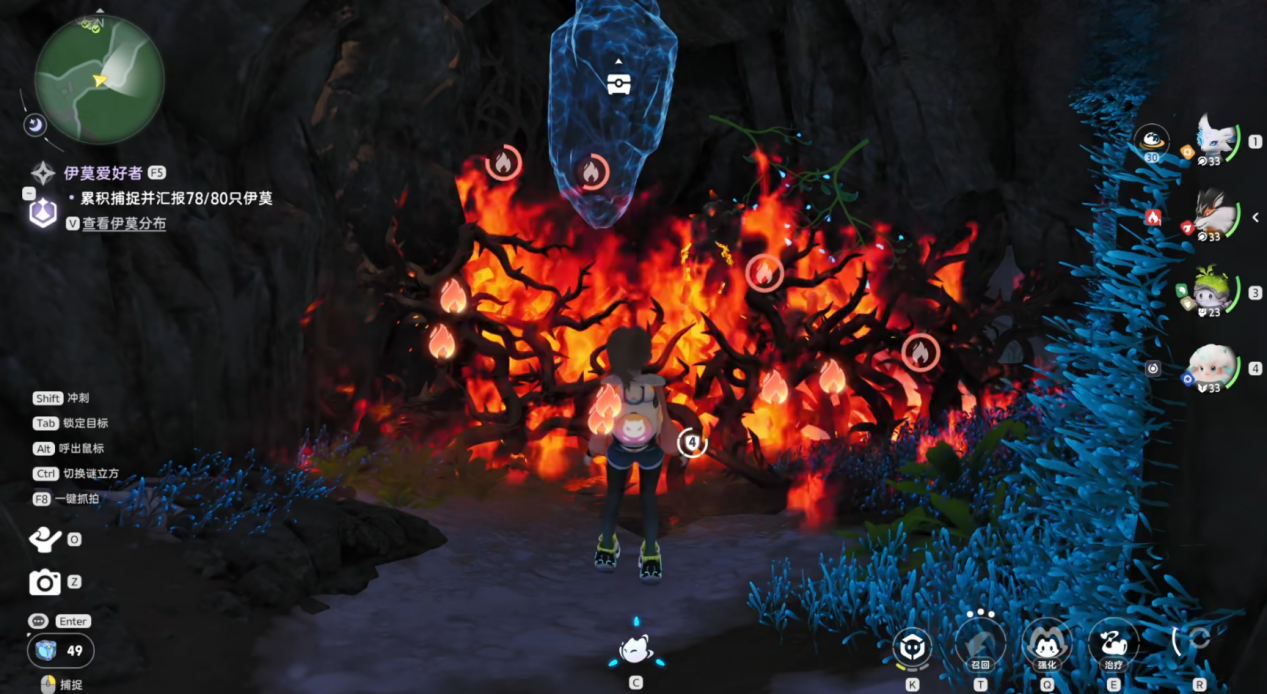This screenshot has width=1267, height=694.
Task: Open the camera photo mode
Action: point(45,582)
